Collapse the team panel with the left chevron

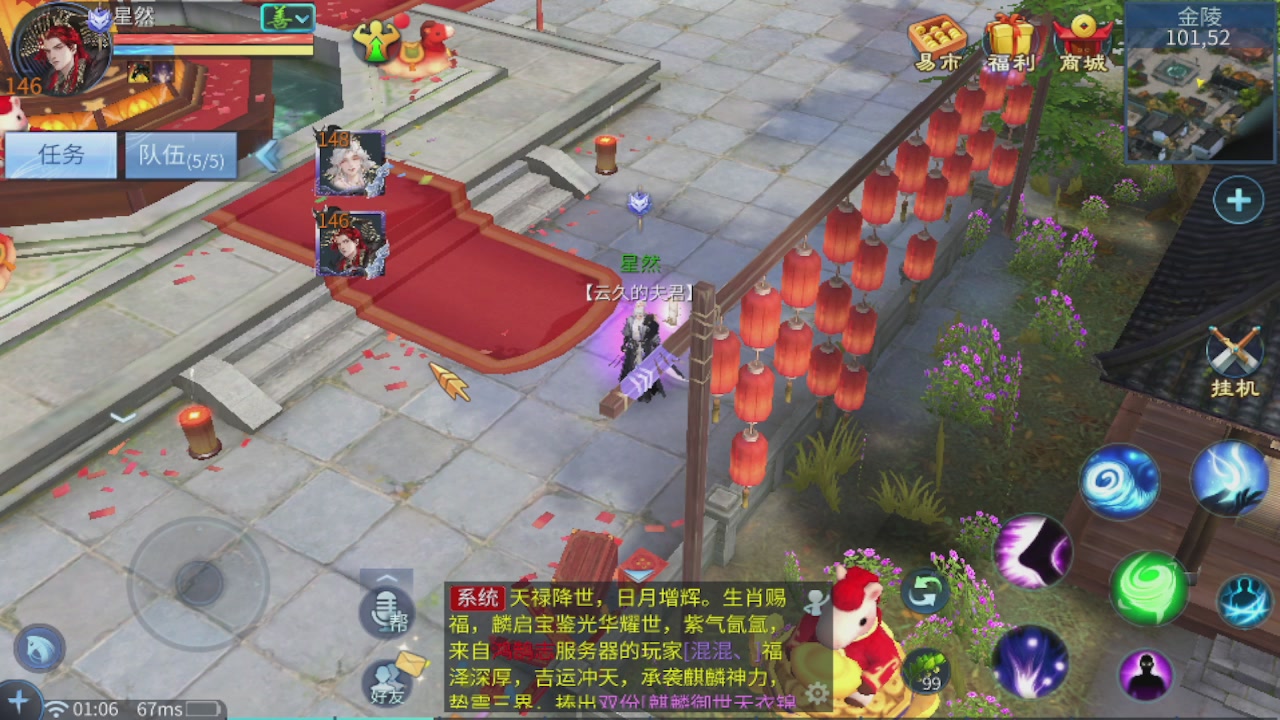click(269, 155)
